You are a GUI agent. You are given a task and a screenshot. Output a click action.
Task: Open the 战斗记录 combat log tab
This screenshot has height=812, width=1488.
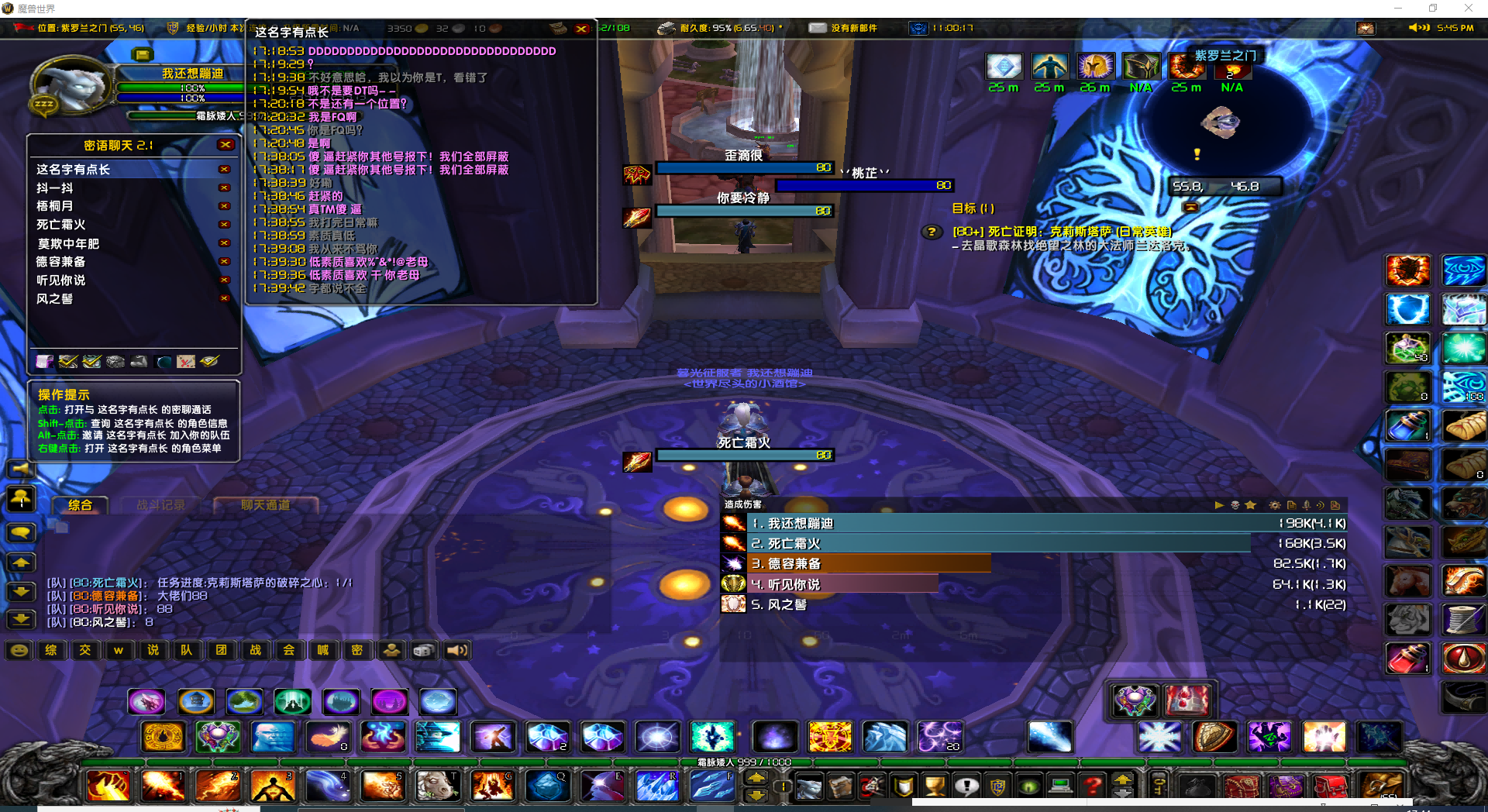pyautogui.click(x=161, y=505)
